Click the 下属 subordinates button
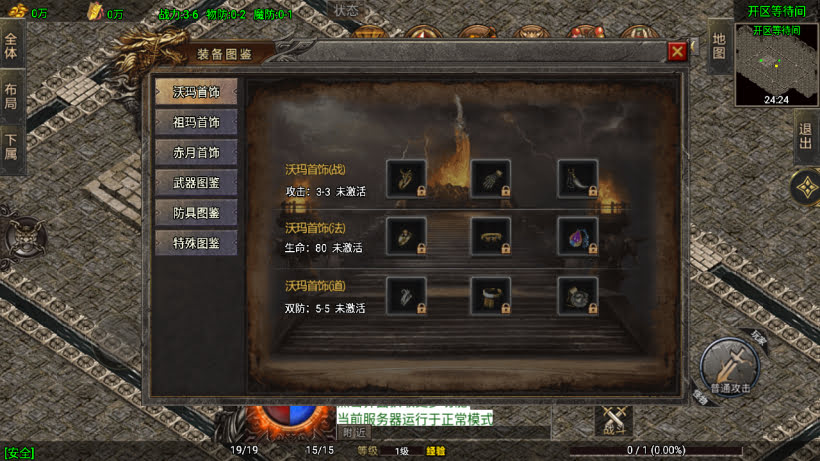This screenshot has height=461, width=820. click(11, 147)
